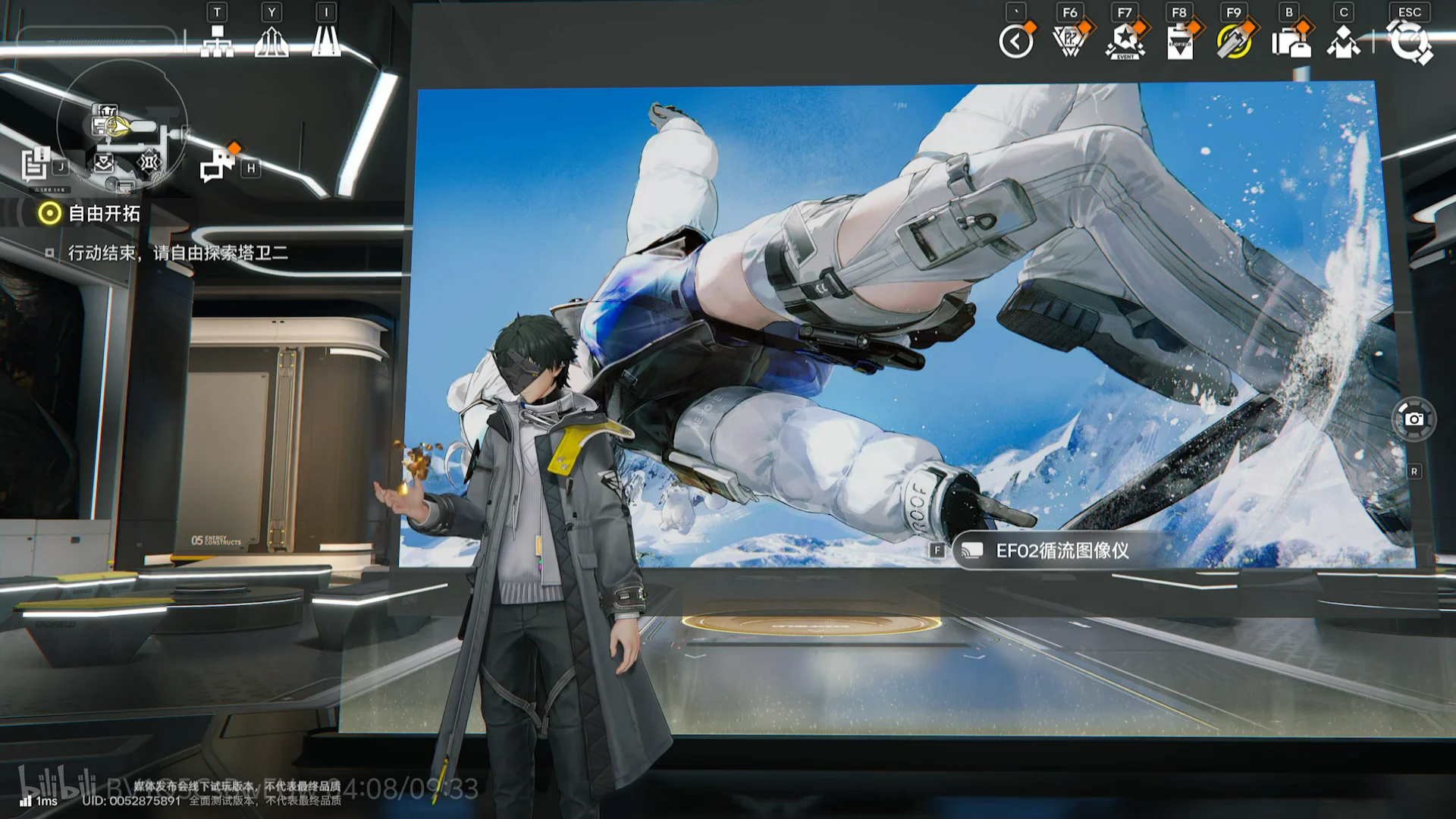This screenshot has height=819, width=1456.
Task: Open the road-shaped icon in top bar
Action: pos(326,41)
